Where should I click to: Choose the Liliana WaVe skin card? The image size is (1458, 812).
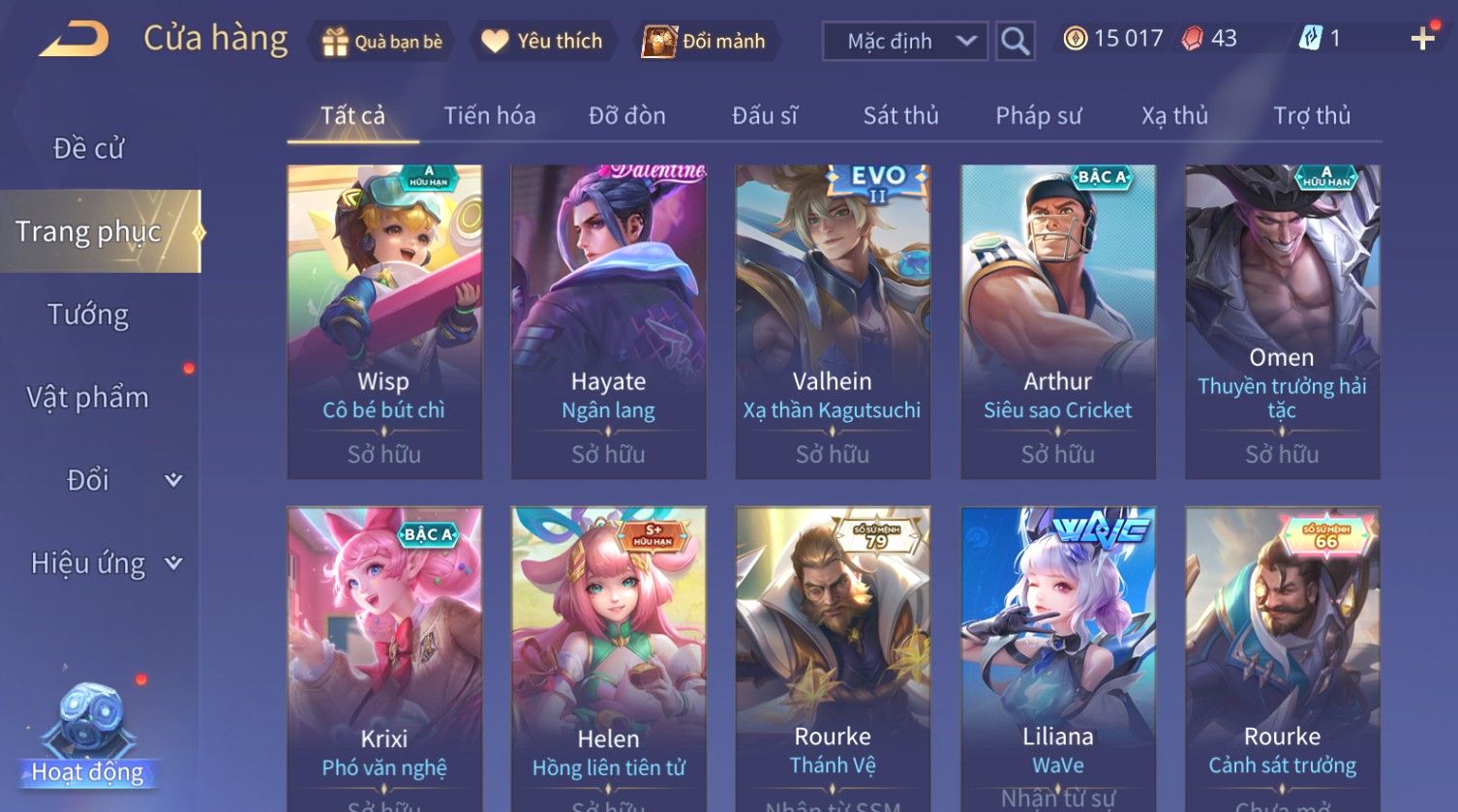[x=1057, y=658]
